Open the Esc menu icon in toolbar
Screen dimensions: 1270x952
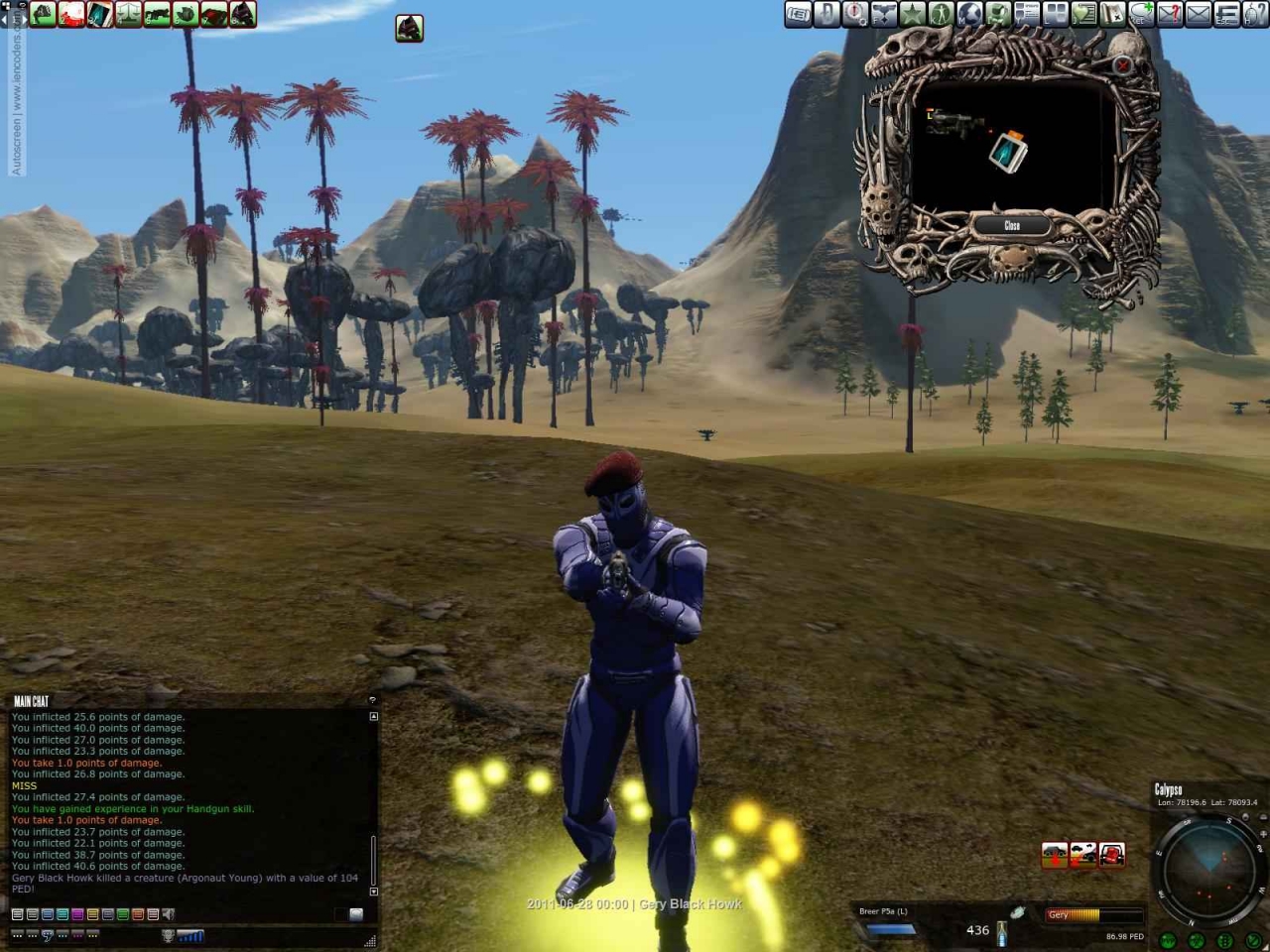(x=1227, y=14)
